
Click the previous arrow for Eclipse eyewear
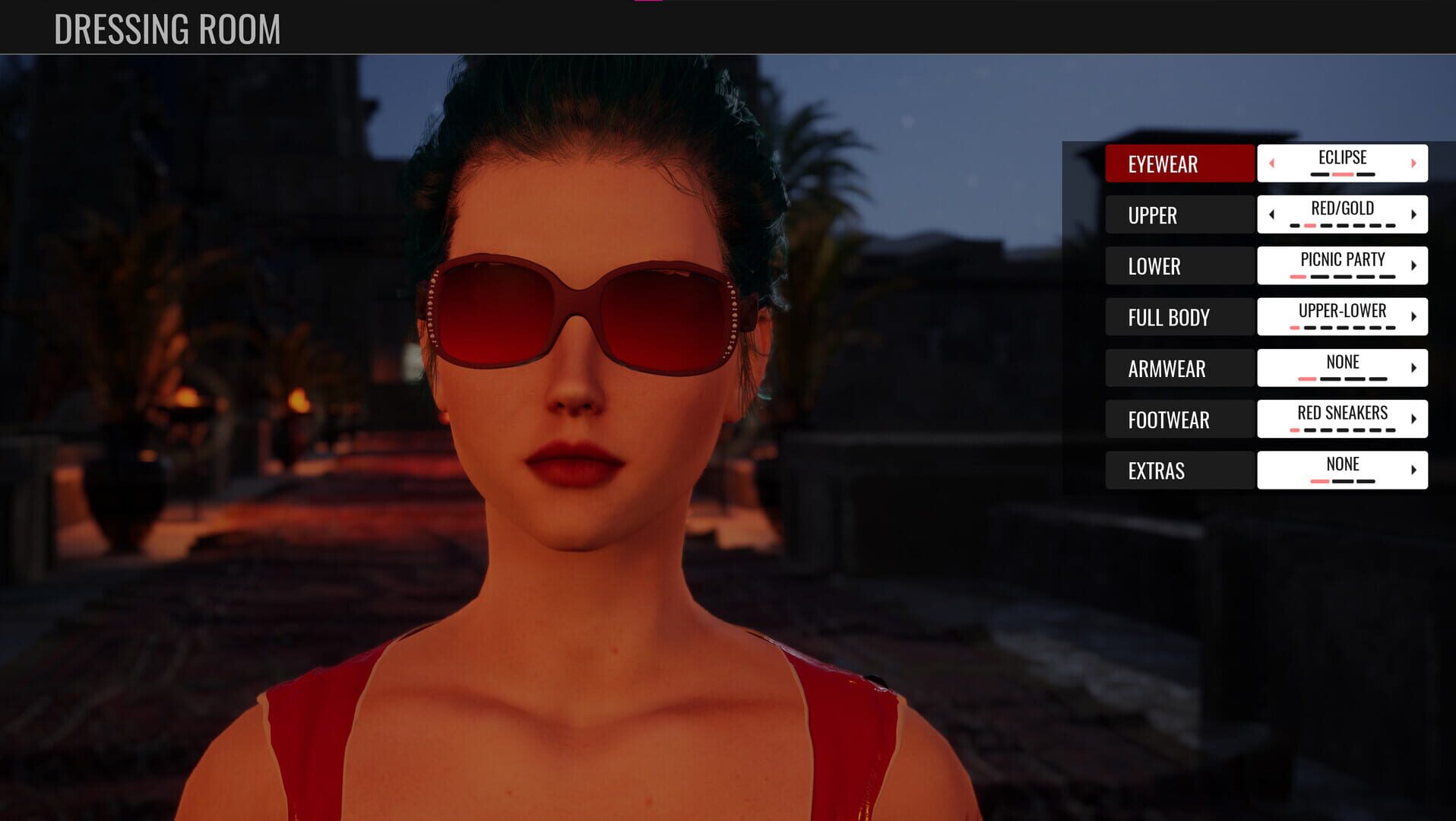pyautogui.click(x=1271, y=163)
